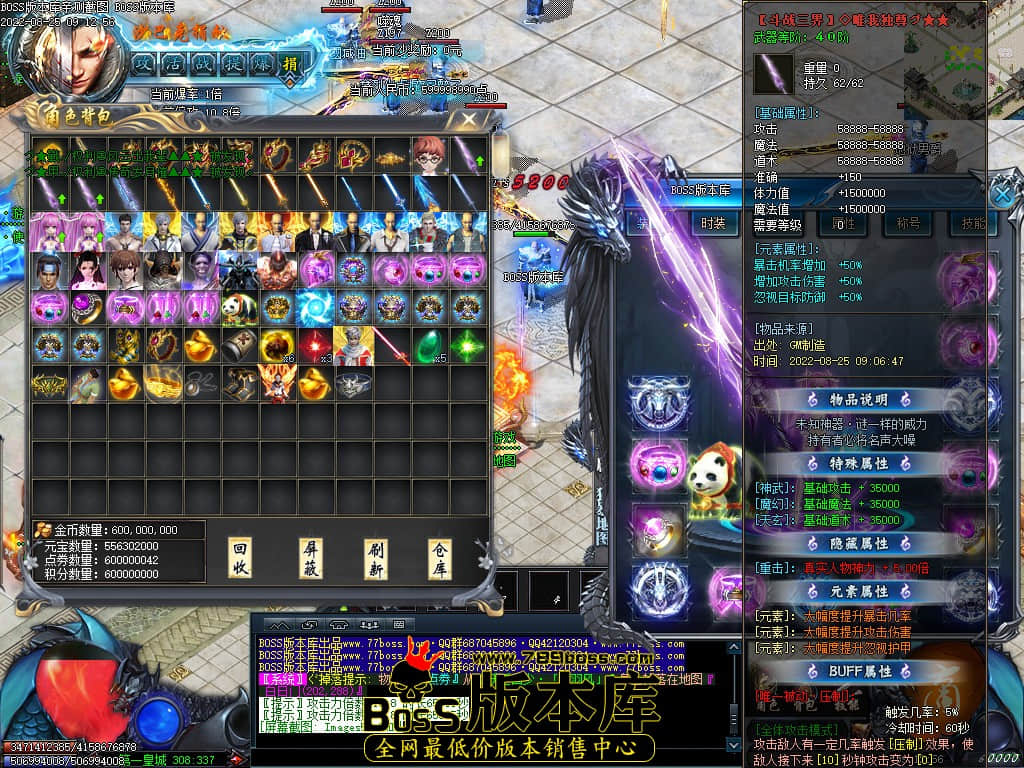The height and width of the screenshot is (768, 1024).
Task: Open the 捐 donate button
Action: [290, 62]
